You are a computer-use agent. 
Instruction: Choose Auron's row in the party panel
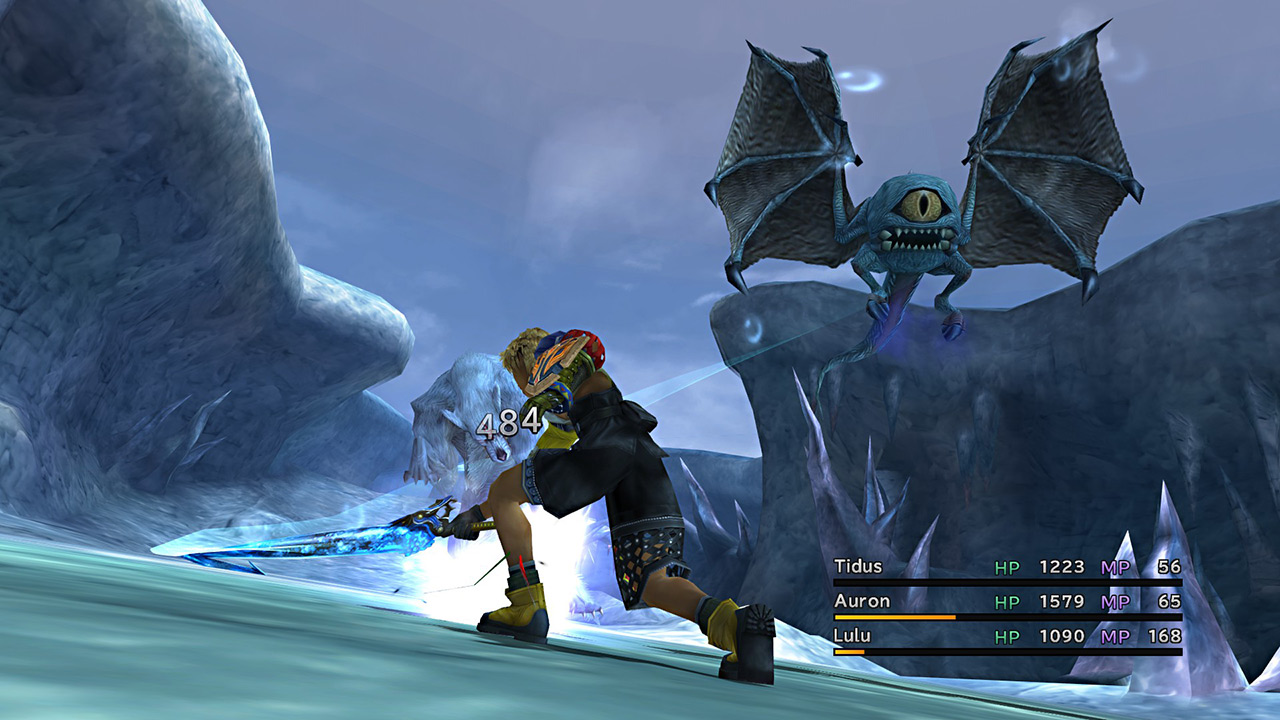861,602
